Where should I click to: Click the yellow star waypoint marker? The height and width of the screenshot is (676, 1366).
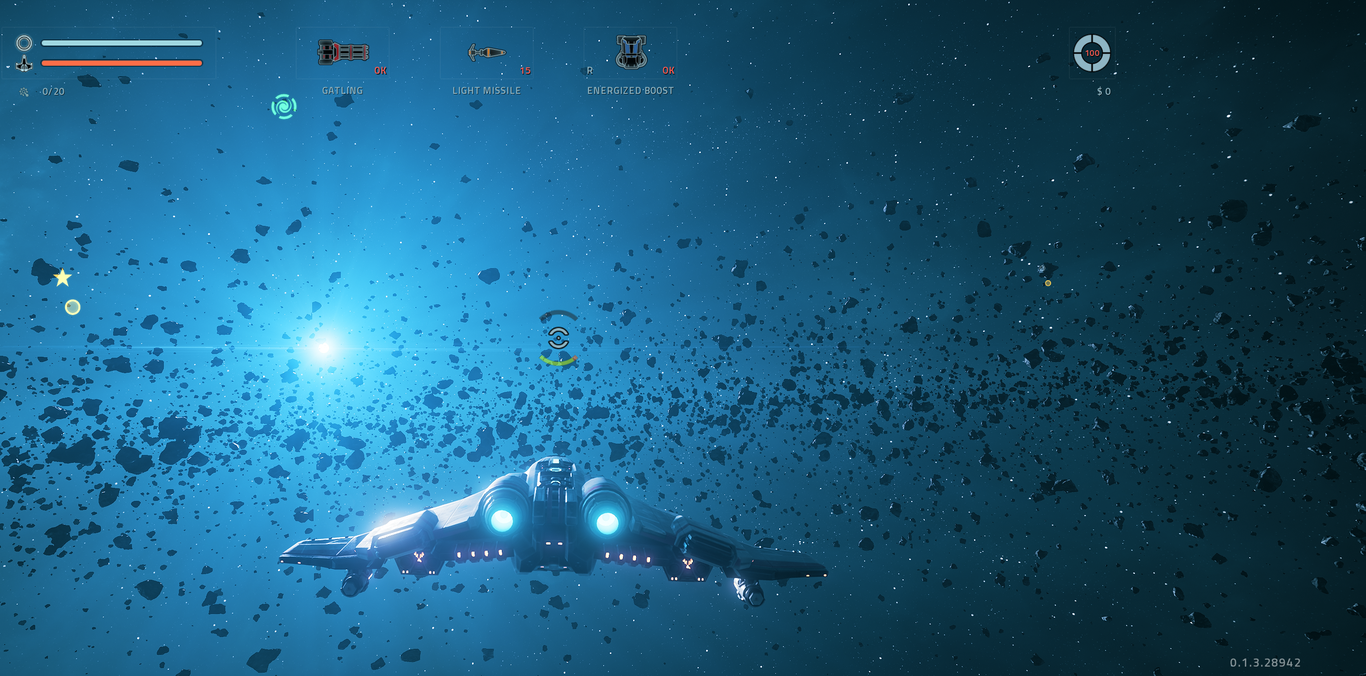point(62,278)
